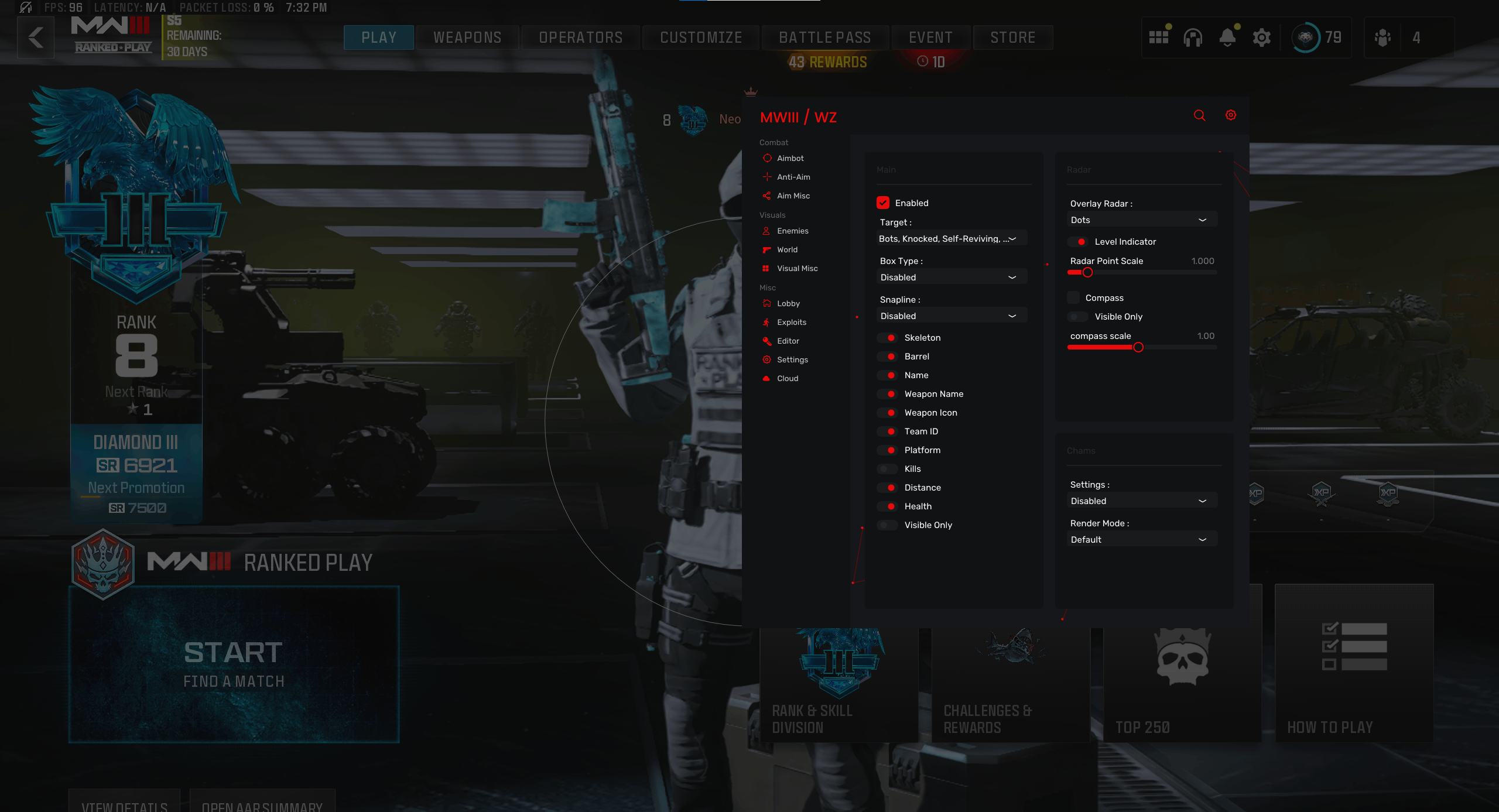Open the Rank & Skill Division tile
Viewport: 1499px width, 812px height.
[x=839, y=685]
